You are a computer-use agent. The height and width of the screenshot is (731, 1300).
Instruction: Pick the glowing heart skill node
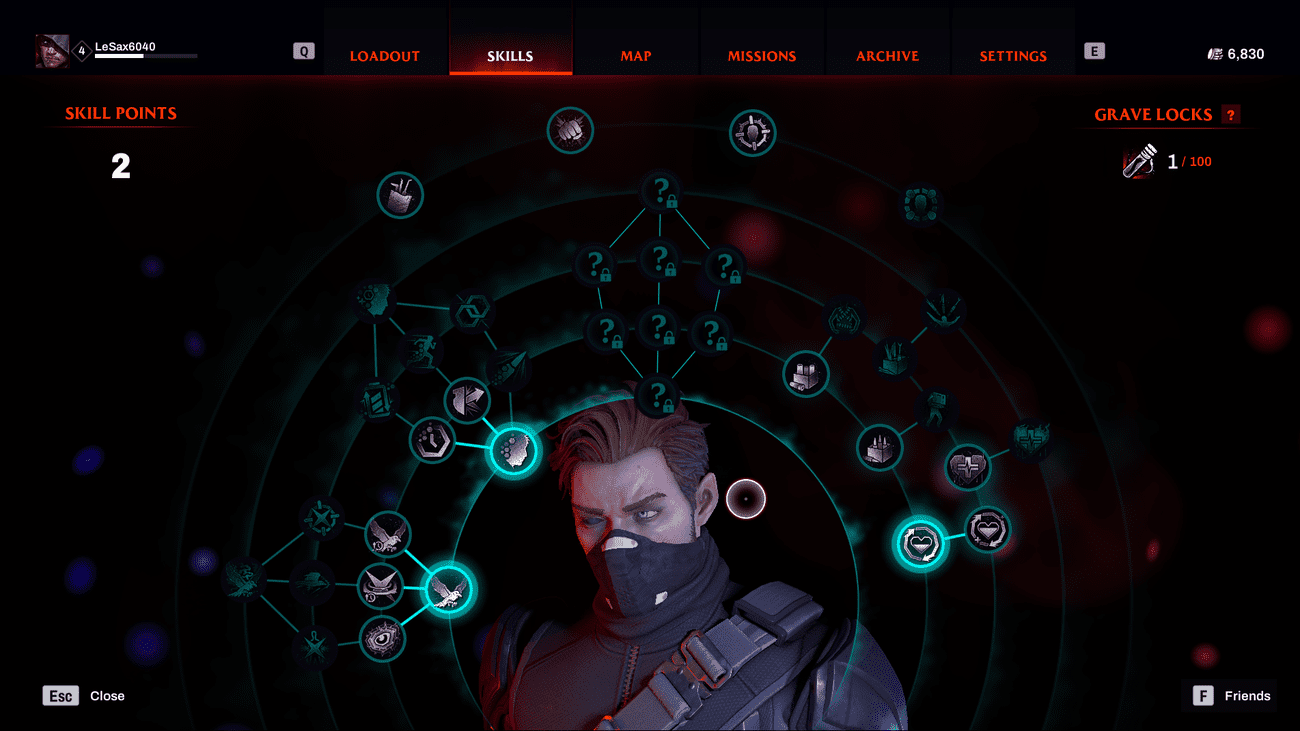coord(920,543)
